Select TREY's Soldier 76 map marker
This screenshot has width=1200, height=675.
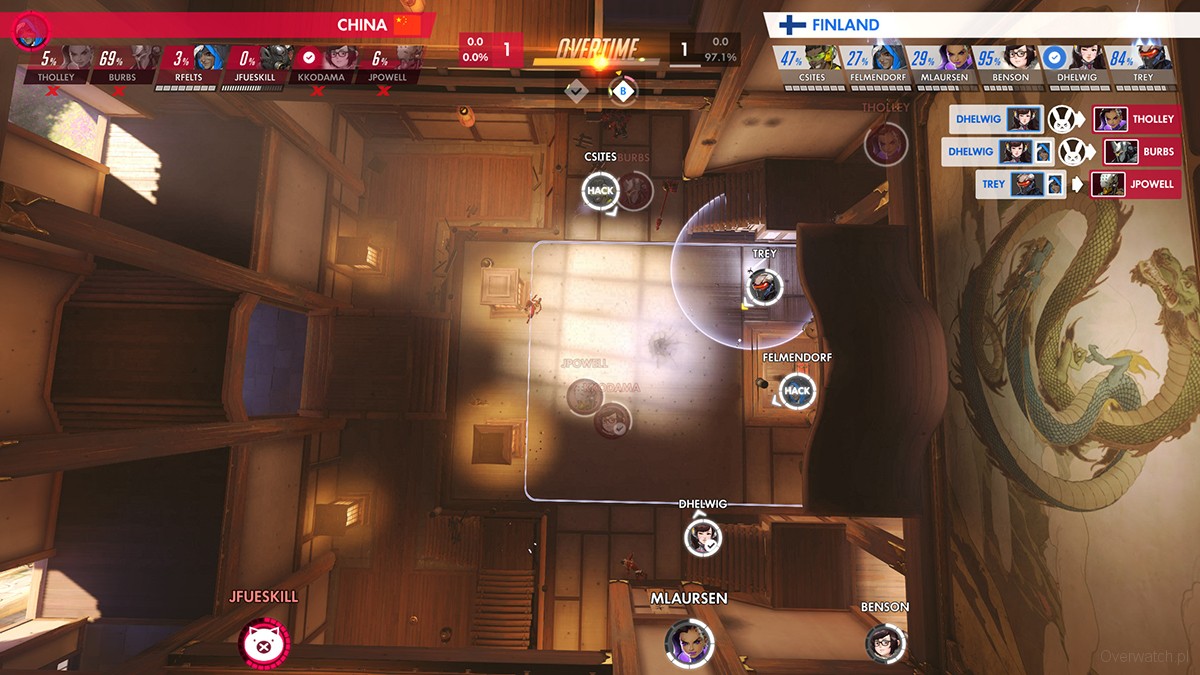(x=764, y=286)
